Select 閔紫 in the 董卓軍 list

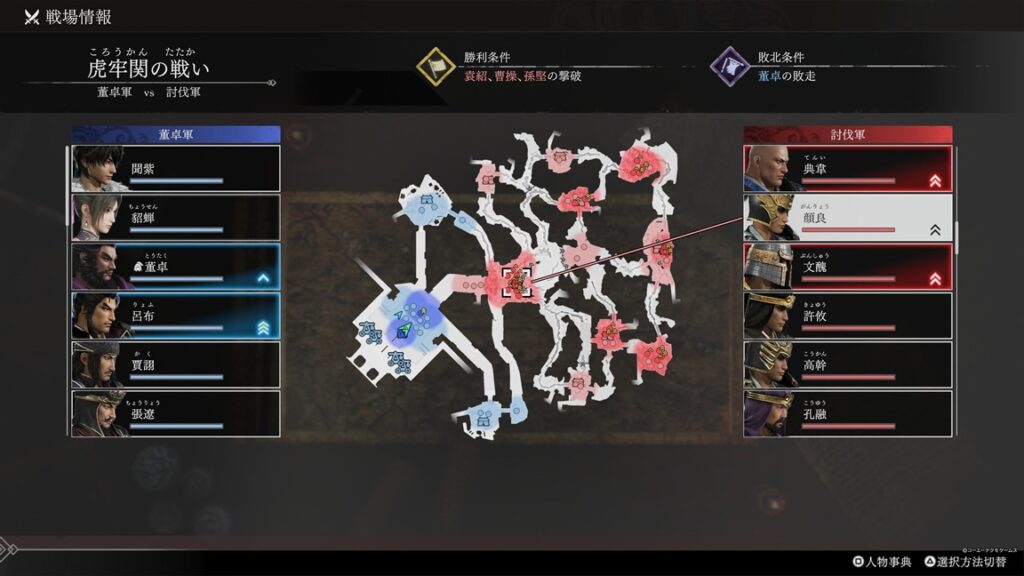176,168
